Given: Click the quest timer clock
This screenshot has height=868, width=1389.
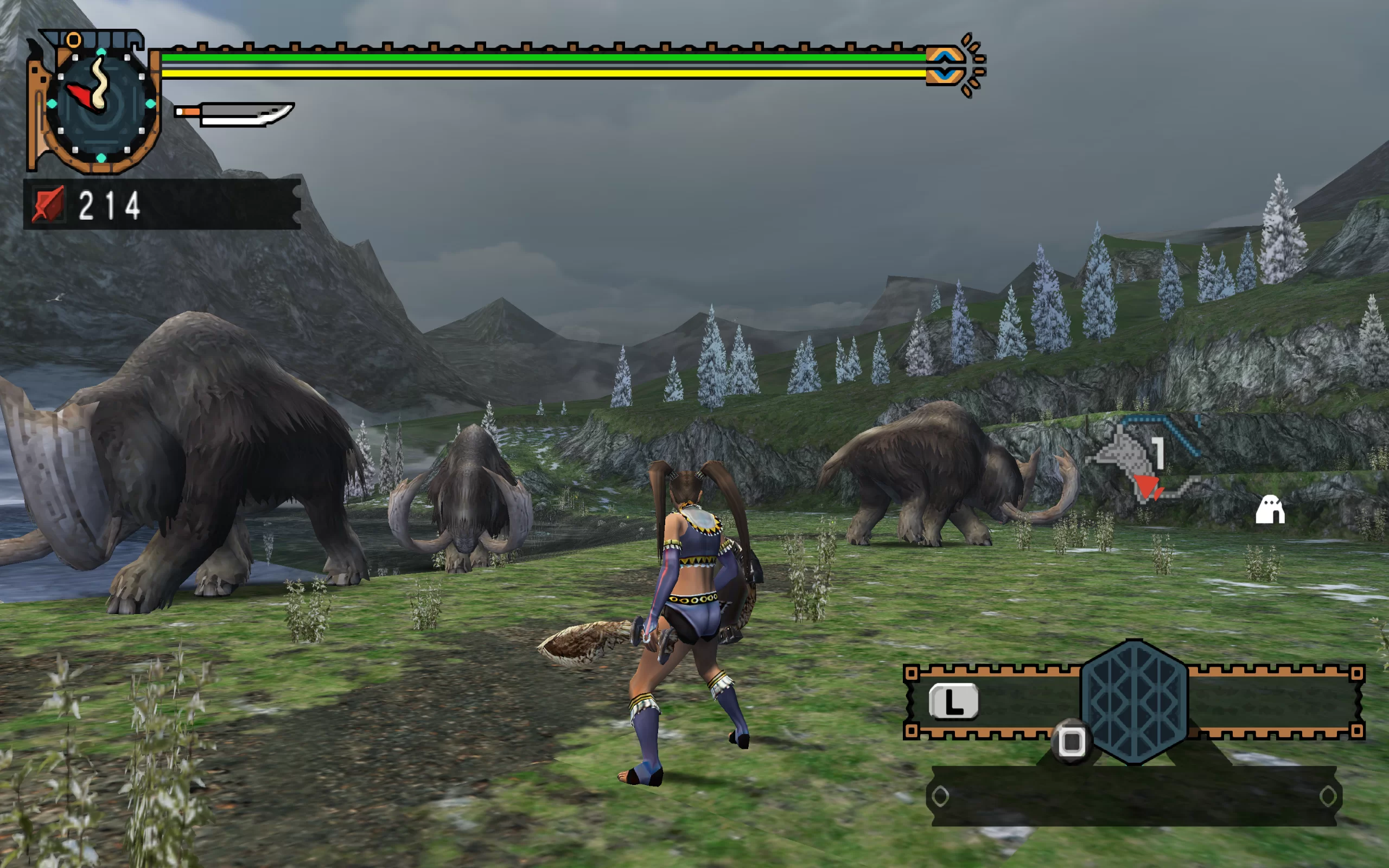Looking at the screenshot, I should pos(100,103).
